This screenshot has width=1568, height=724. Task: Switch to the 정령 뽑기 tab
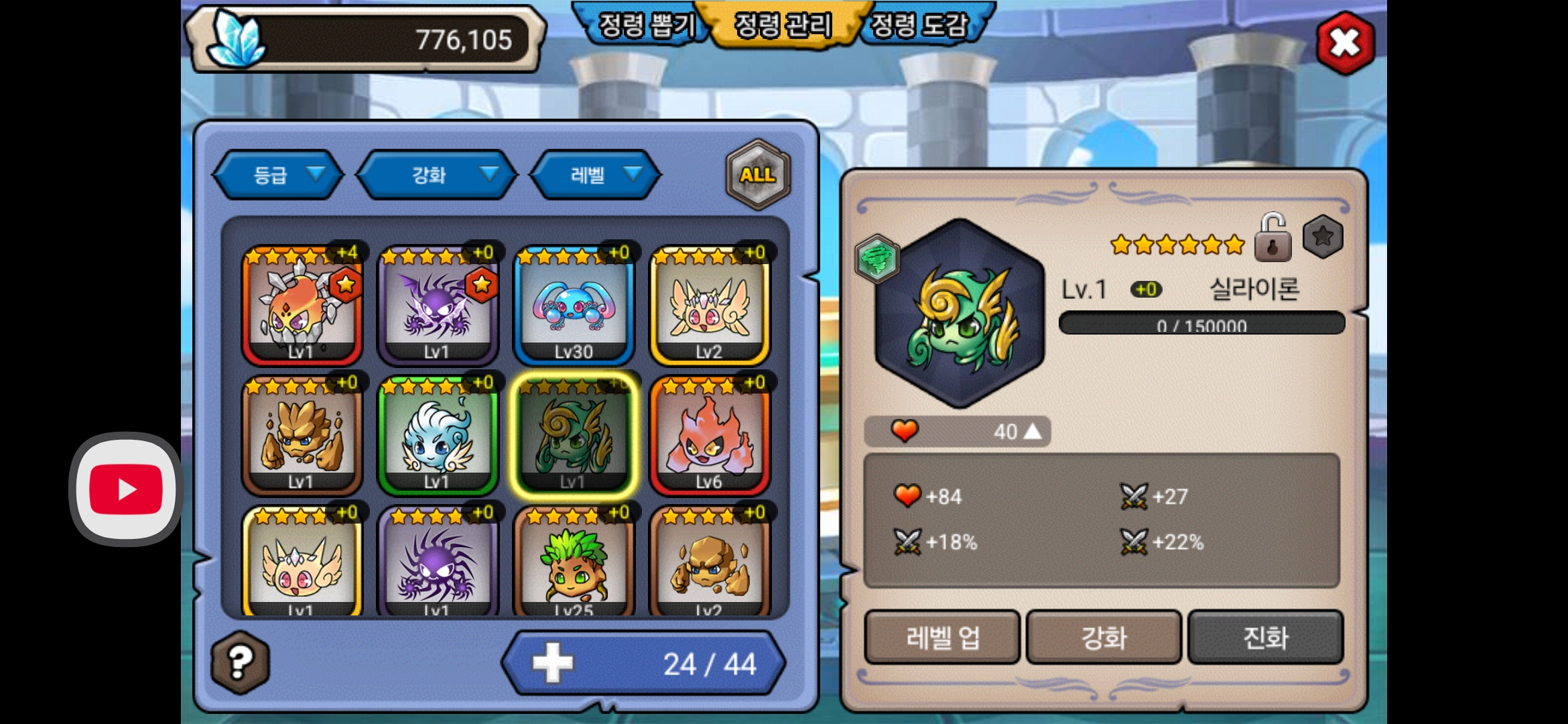click(x=644, y=25)
